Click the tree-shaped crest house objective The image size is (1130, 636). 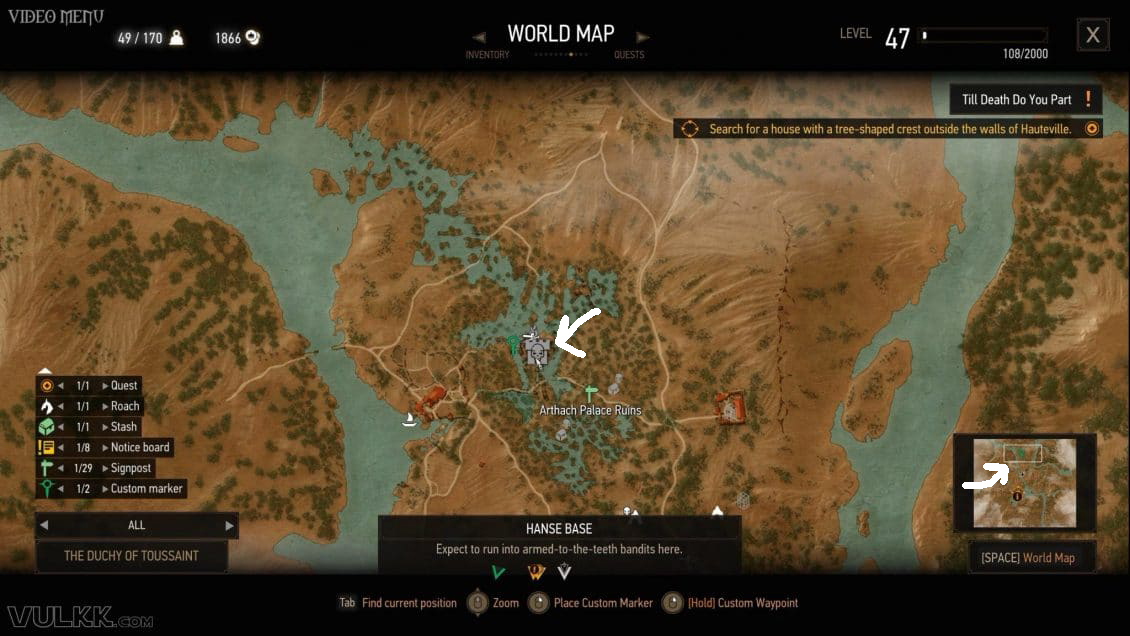[x=889, y=129]
